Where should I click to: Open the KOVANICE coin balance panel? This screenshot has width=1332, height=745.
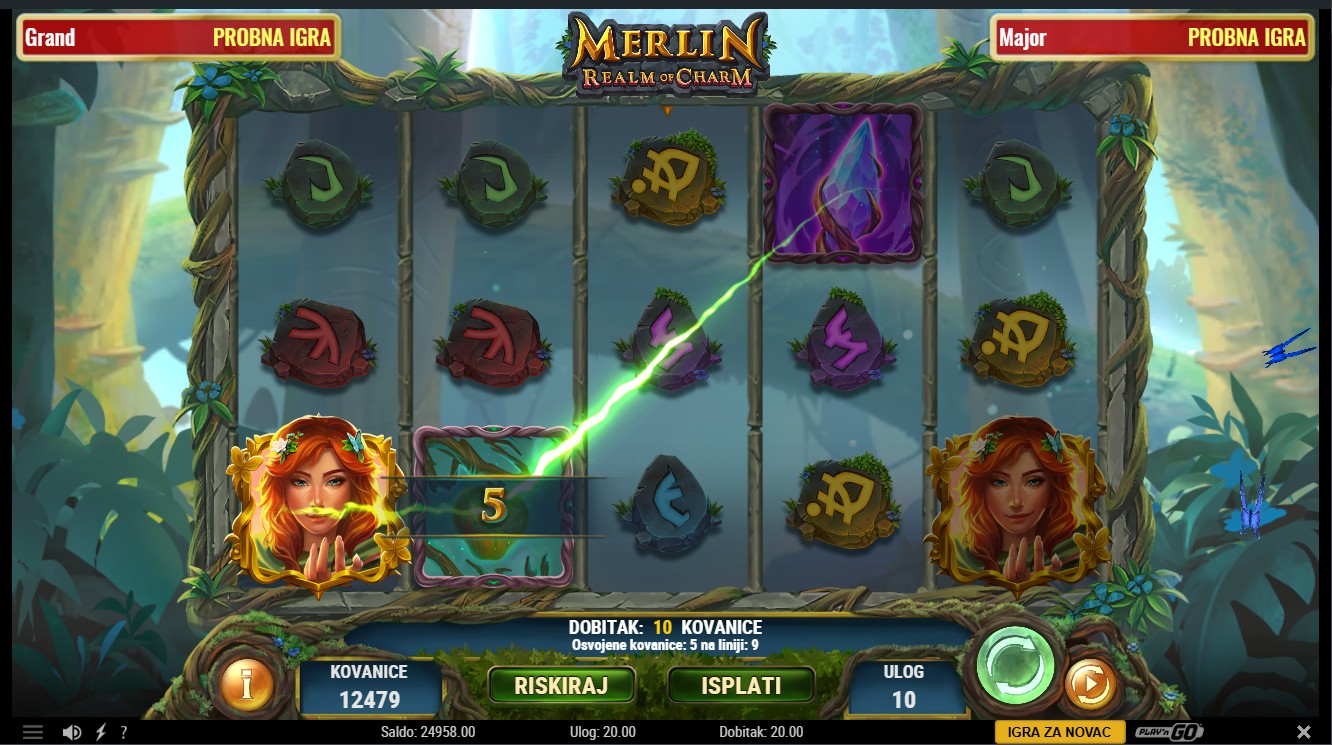tap(370, 687)
